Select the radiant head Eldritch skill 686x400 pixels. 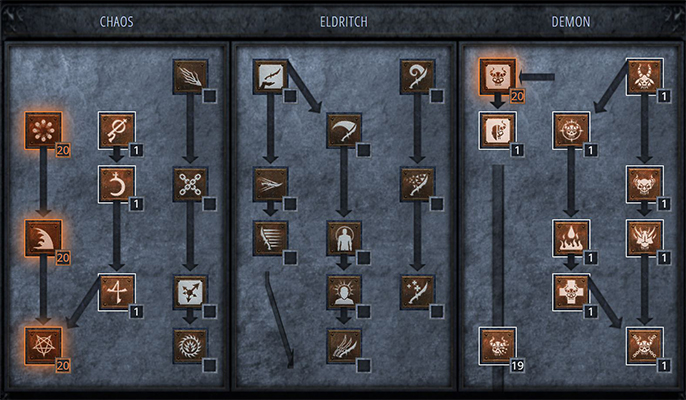[x=343, y=292]
